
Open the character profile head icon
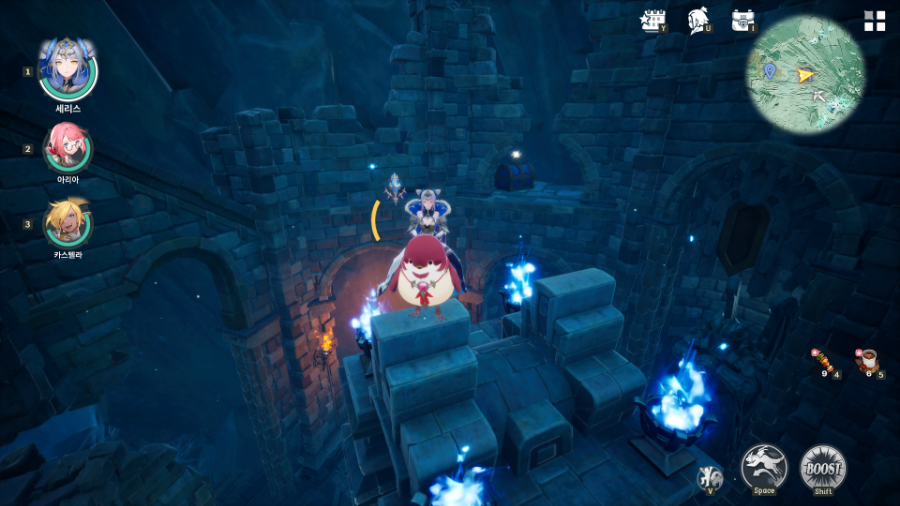[x=698, y=20]
